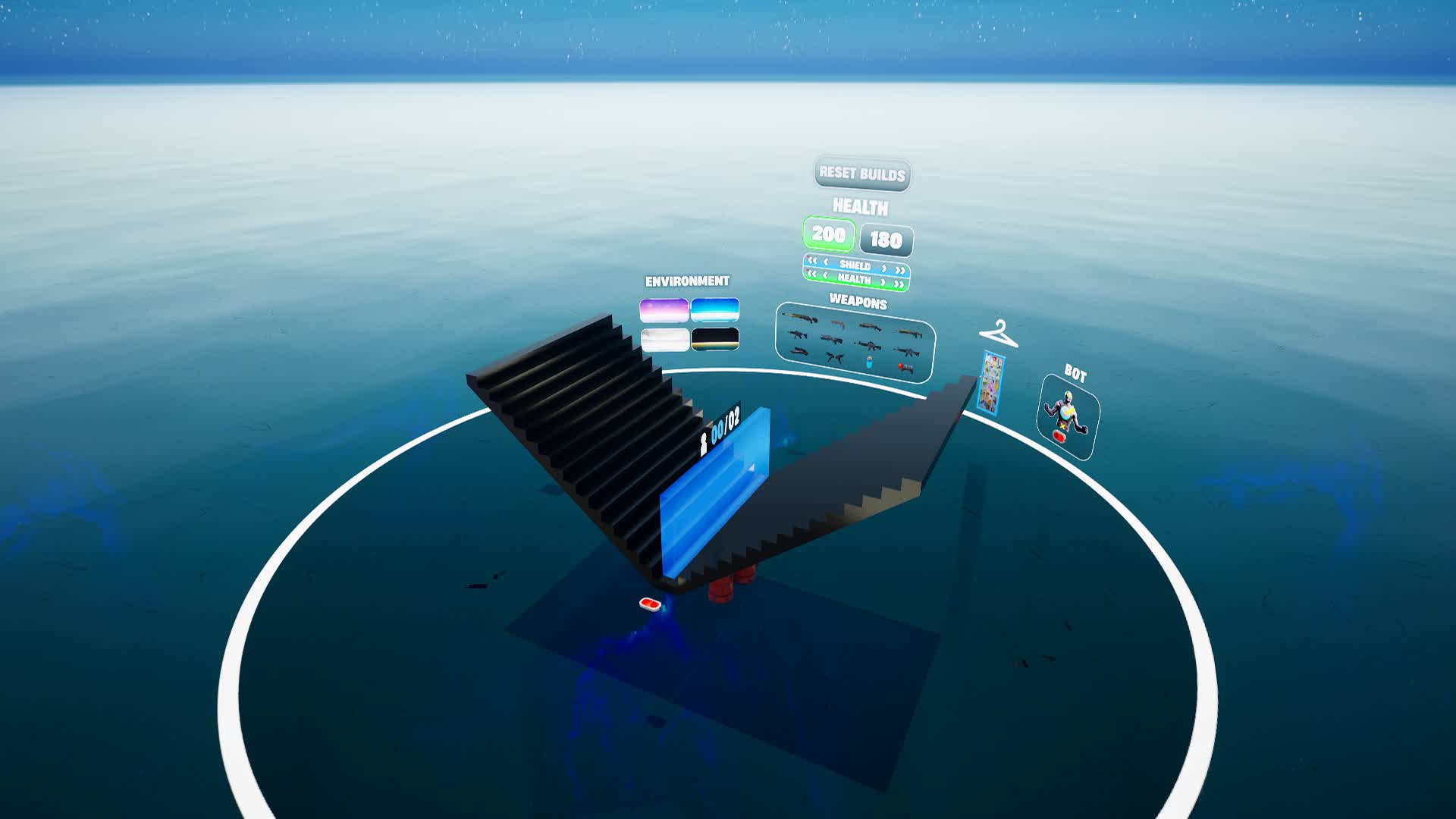Pick the shield potion consumable item
The width and height of the screenshot is (1456, 819).
point(869,363)
